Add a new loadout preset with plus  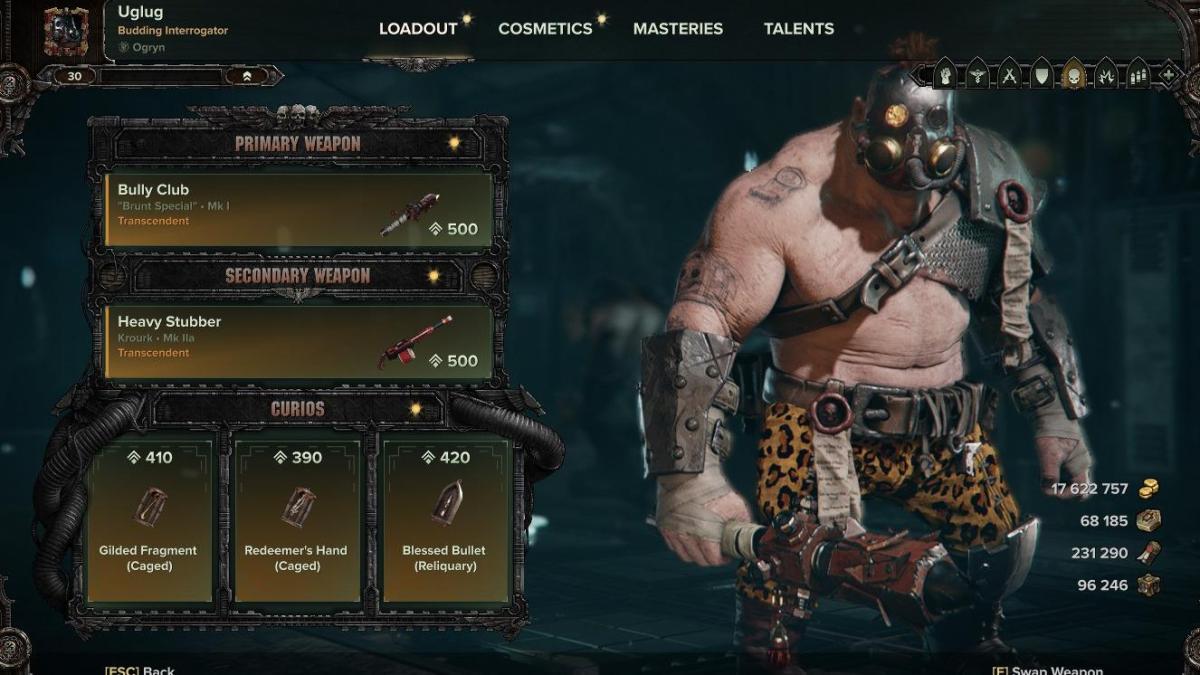(x=1167, y=74)
